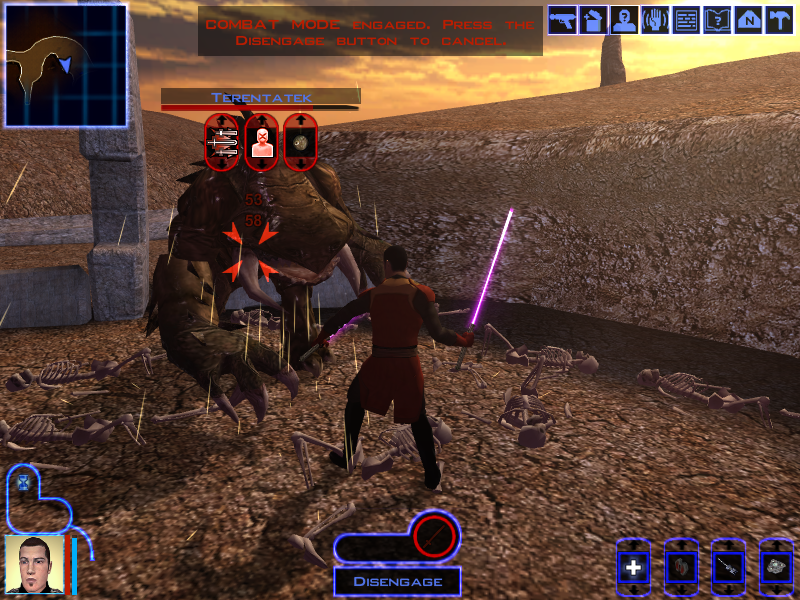800x600 pixels.
Task: Click the queued action circle above Disengage
Action: pos(435,538)
